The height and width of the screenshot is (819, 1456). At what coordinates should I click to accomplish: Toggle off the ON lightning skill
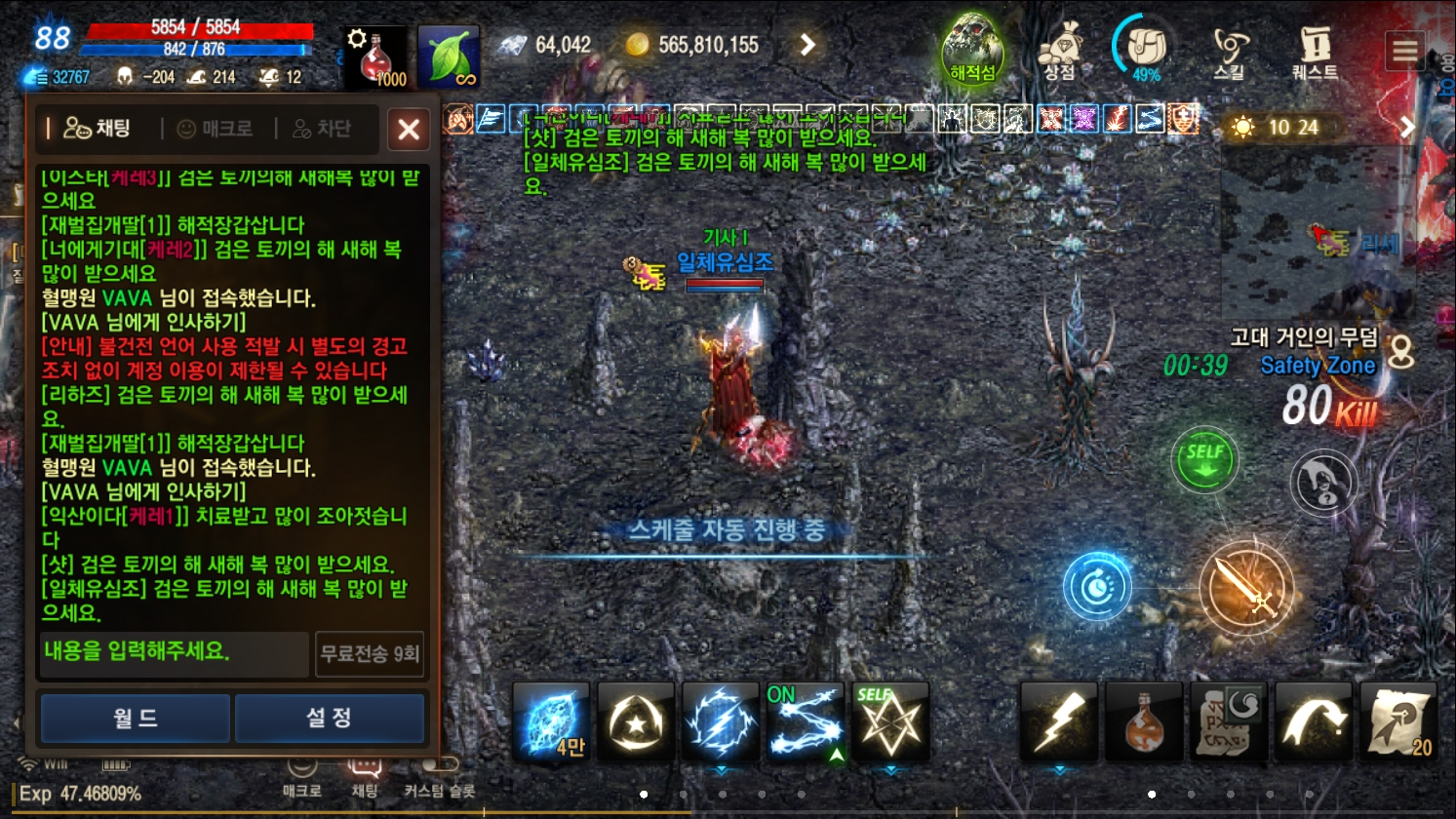tap(806, 721)
